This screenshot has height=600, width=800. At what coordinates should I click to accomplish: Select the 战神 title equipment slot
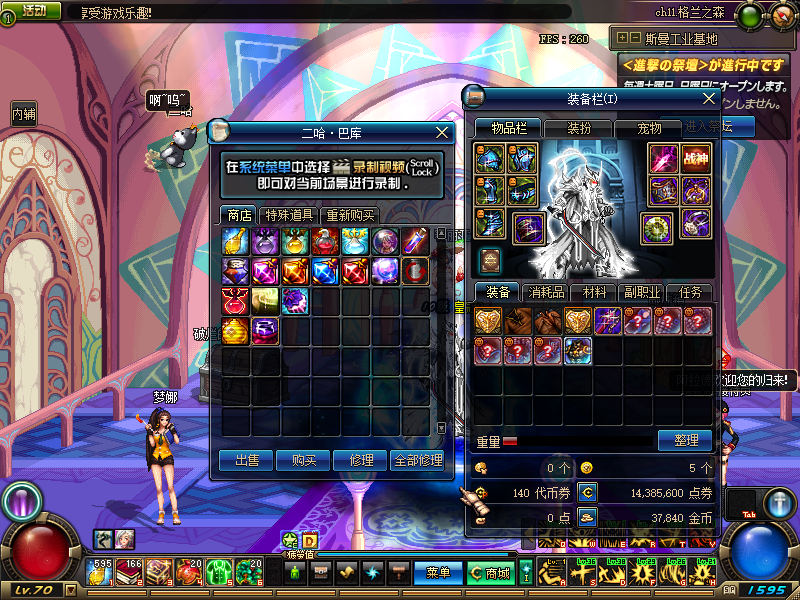694,158
